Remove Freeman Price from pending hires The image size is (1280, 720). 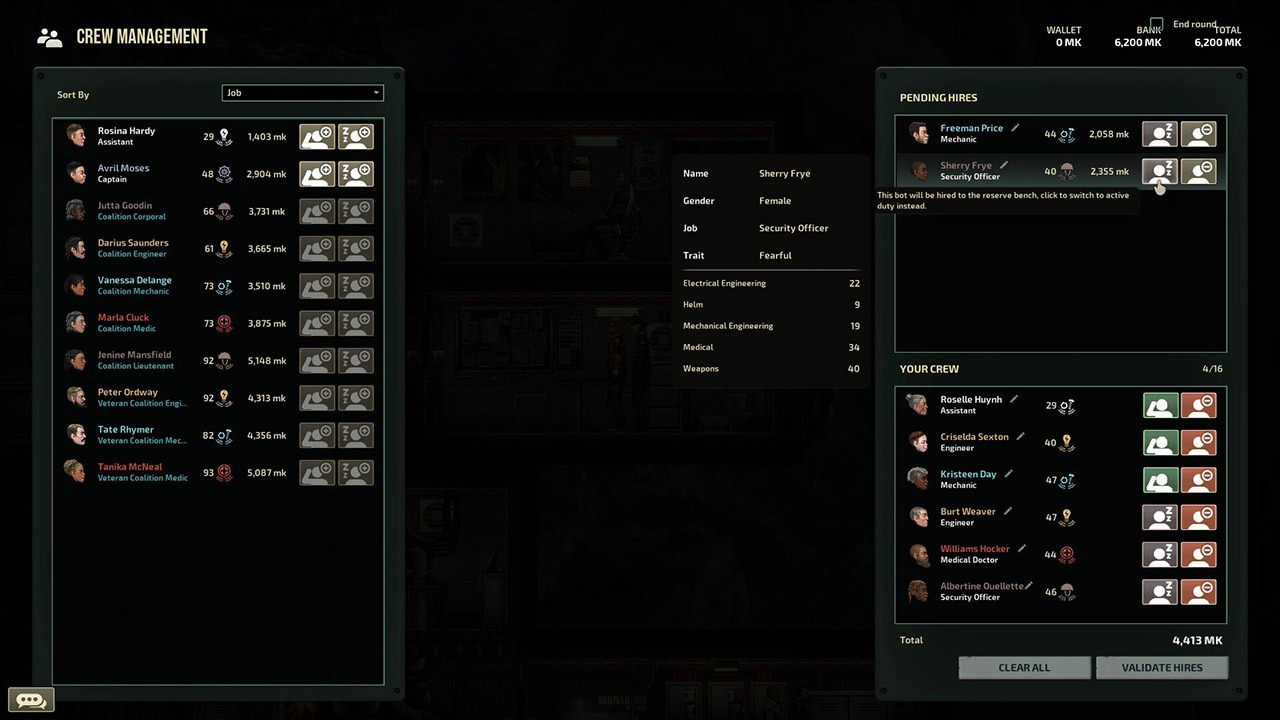[x=1198, y=134]
